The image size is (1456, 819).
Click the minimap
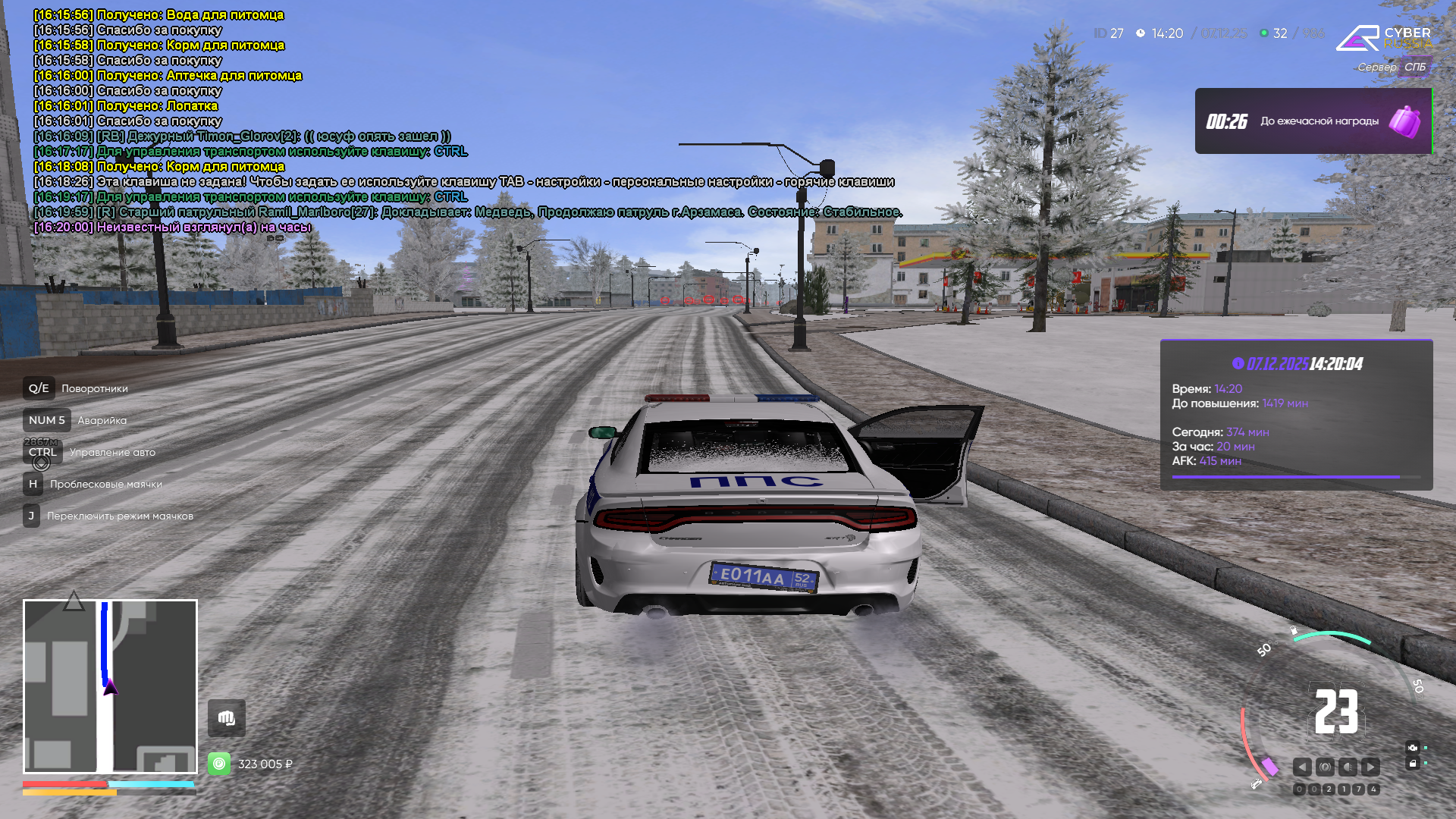pos(110,686)
